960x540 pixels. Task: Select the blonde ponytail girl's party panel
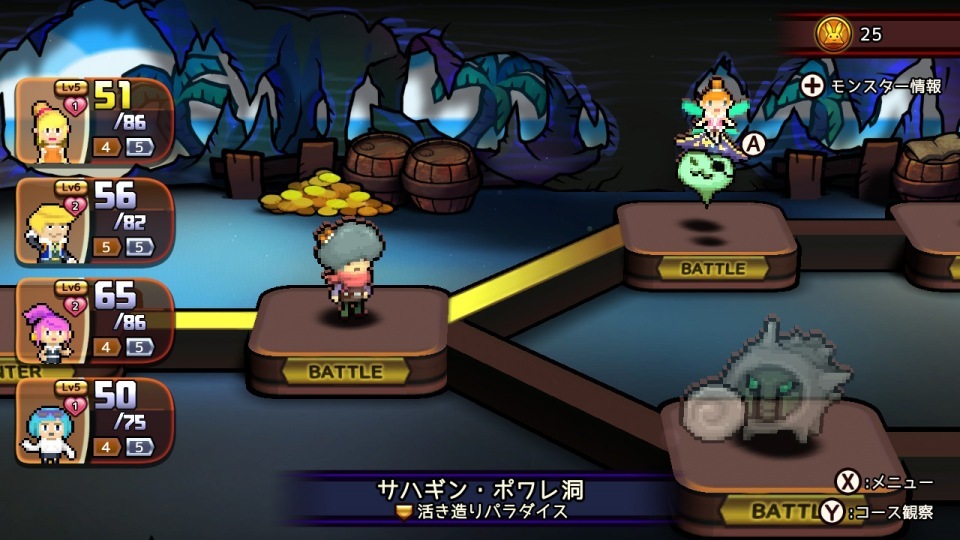(94, 122)
